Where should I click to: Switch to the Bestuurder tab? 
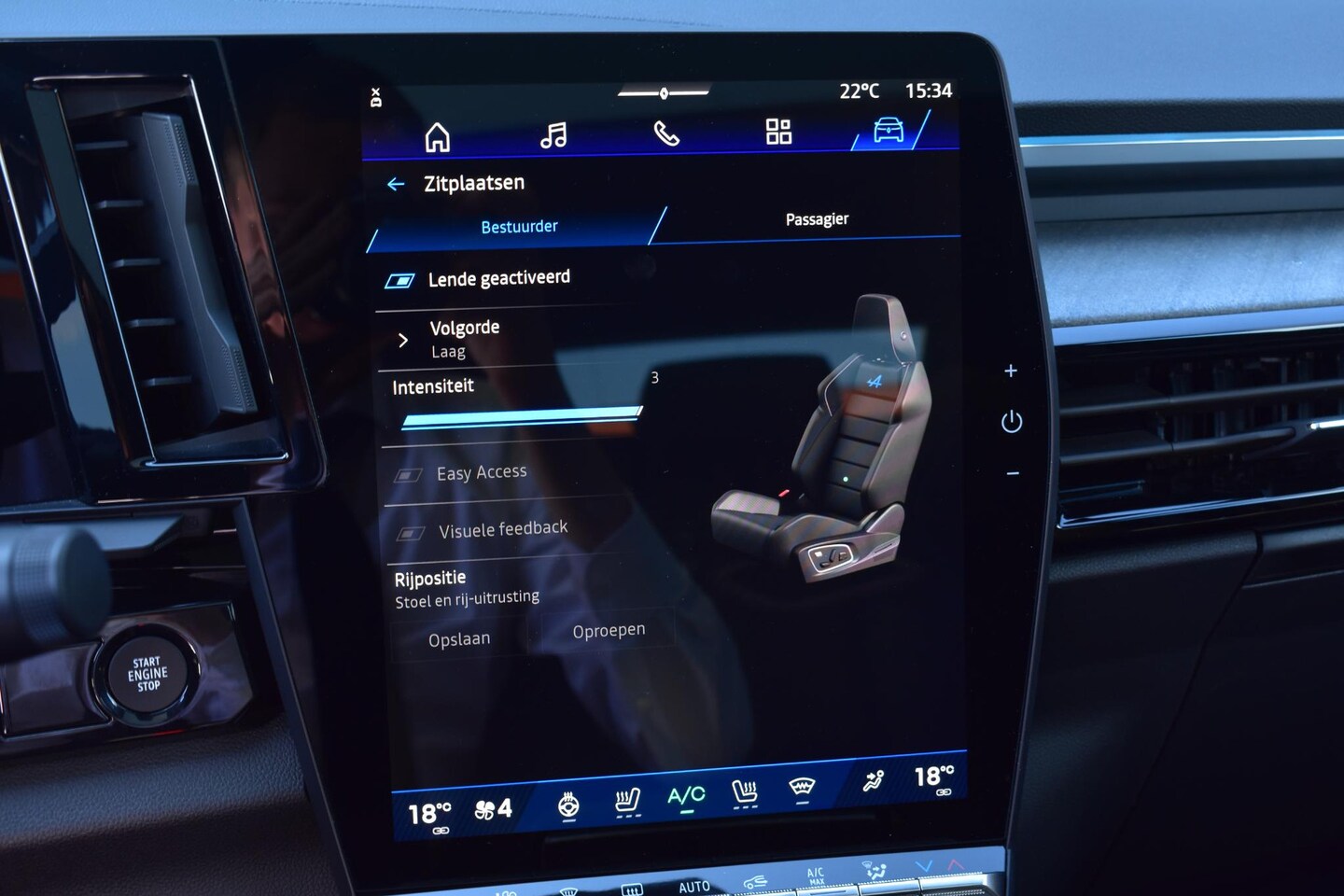tap(519, 227)
